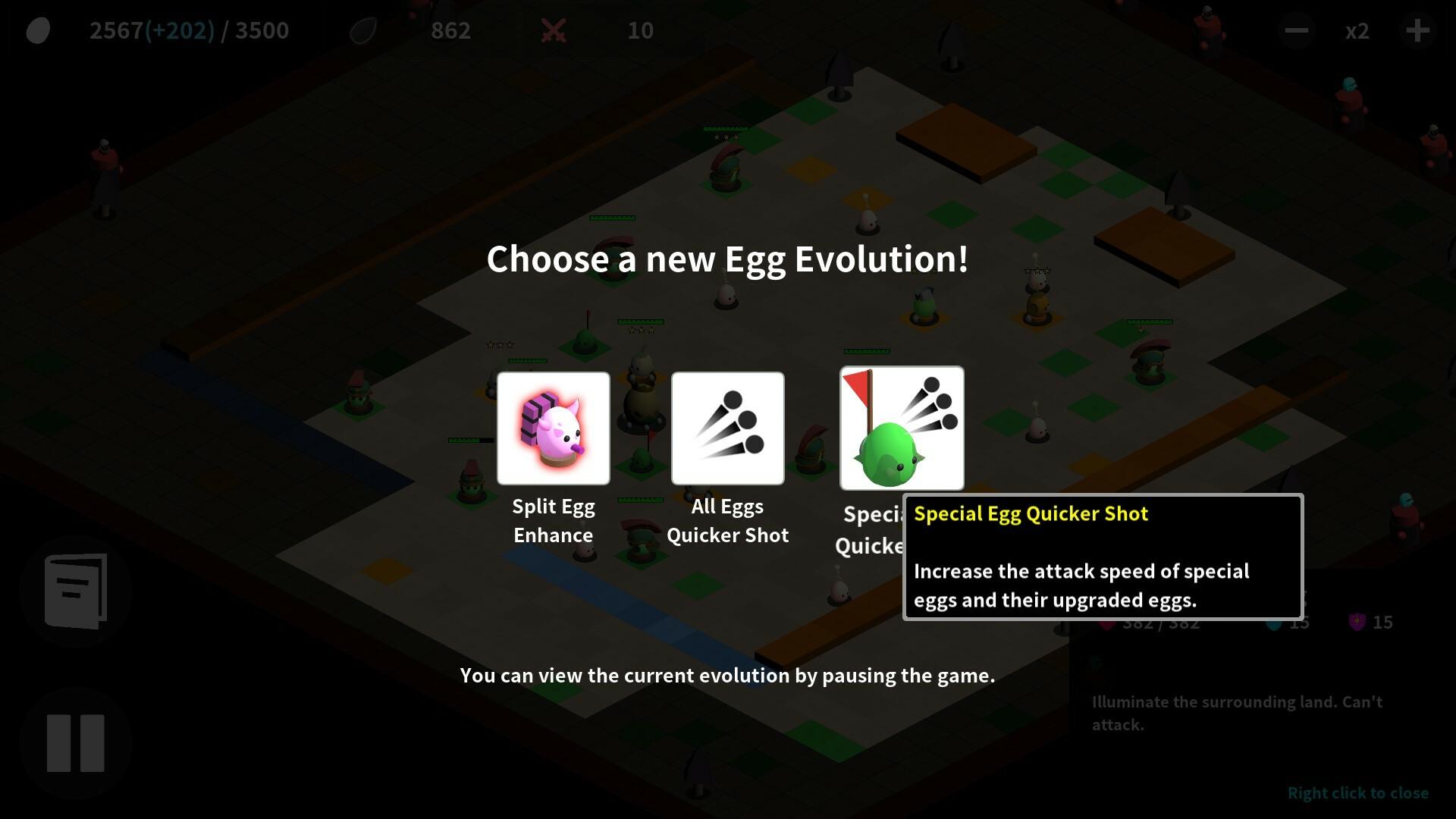Click the egg count 2567 / 3500 display
Screen dimensions: 1456x819
189,30
